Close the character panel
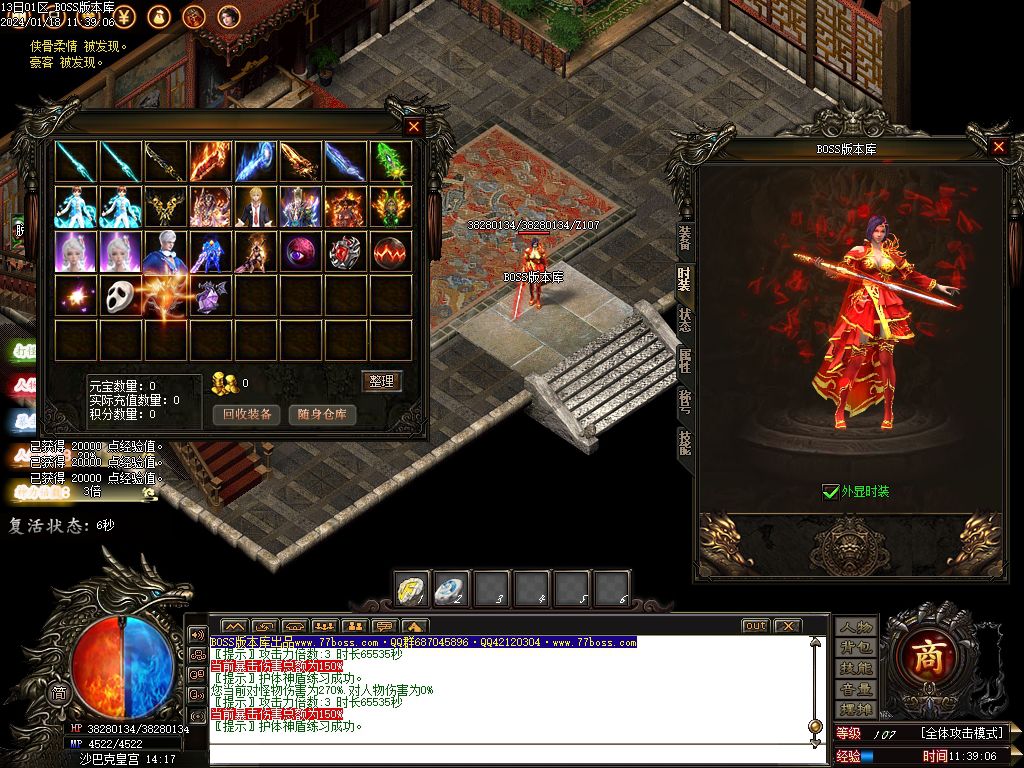Image resolution: width=1024 pixels, height=768 pixels. pyautogui.click(x=998, y=147)
